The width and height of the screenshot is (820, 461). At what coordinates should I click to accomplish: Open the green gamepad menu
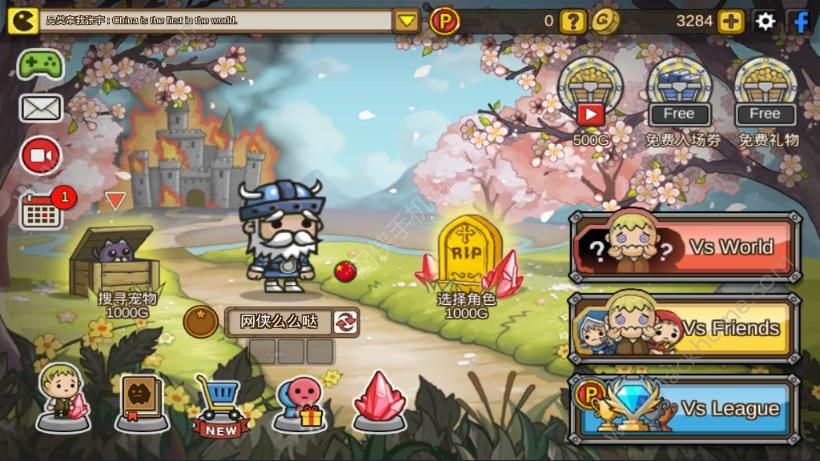pyautogui.click(x=40, y=64)
